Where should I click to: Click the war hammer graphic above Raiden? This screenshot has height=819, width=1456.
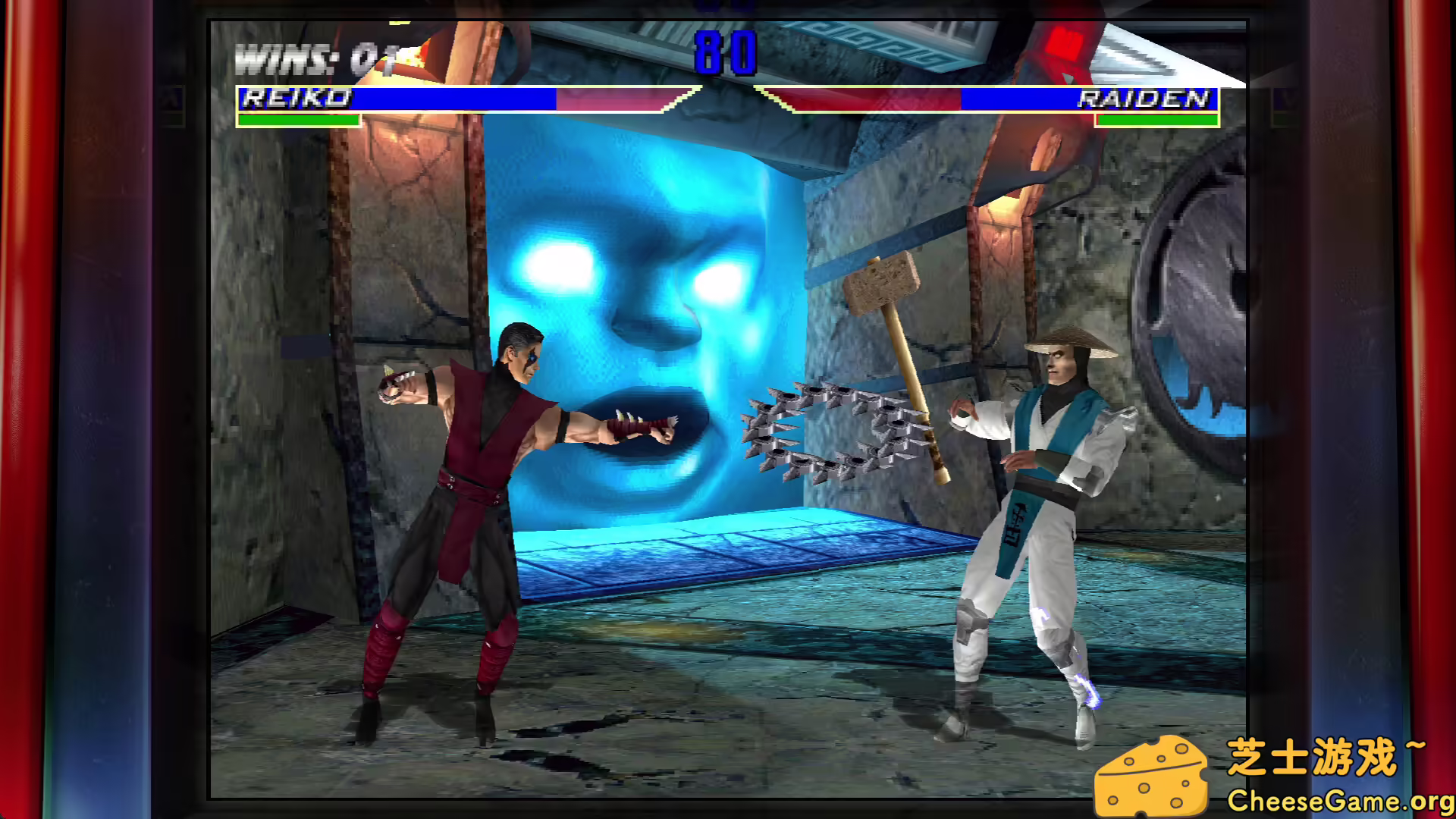coord(883,288)
